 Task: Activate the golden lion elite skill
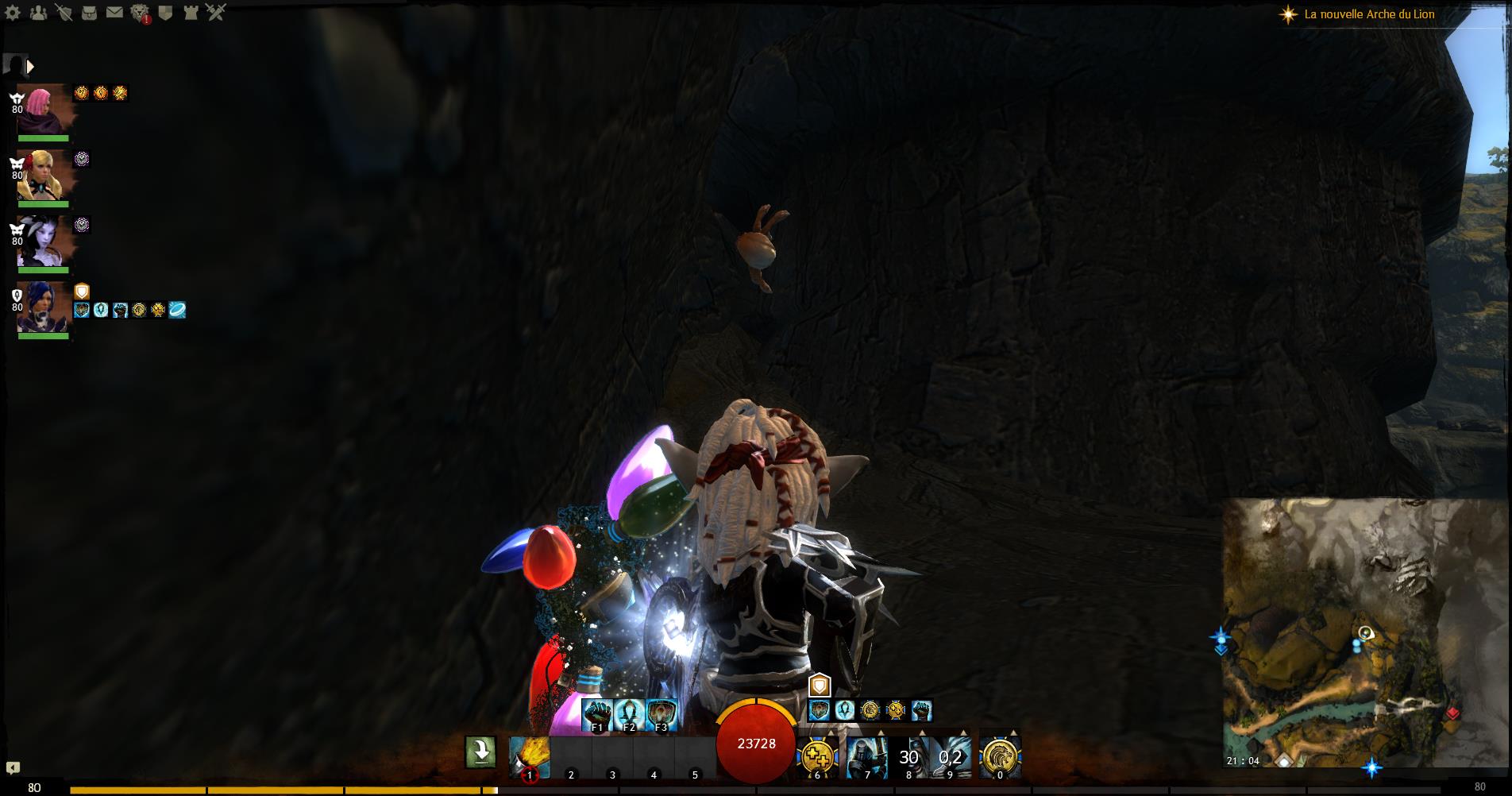(x=1000, y=758)
